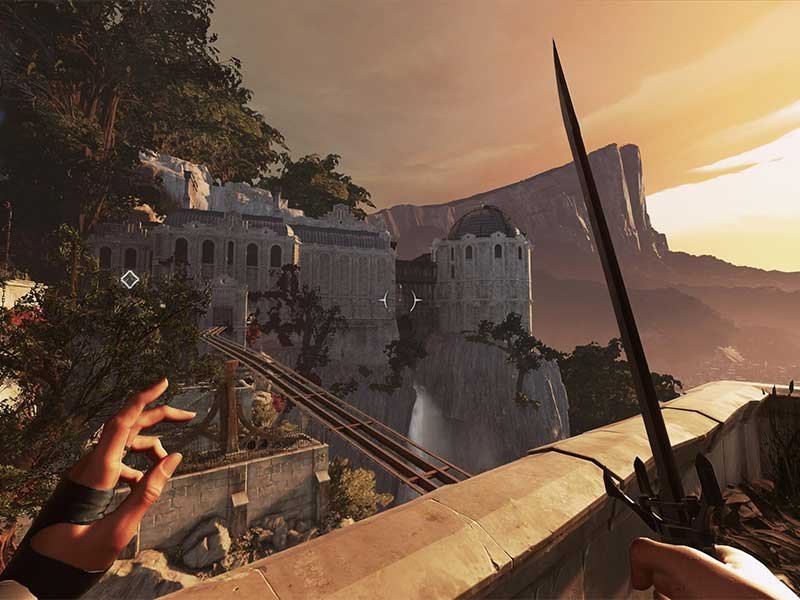The image size is (800, 600).
Task: Select the diamond objective waypoint marker
Action: (130, 279)
